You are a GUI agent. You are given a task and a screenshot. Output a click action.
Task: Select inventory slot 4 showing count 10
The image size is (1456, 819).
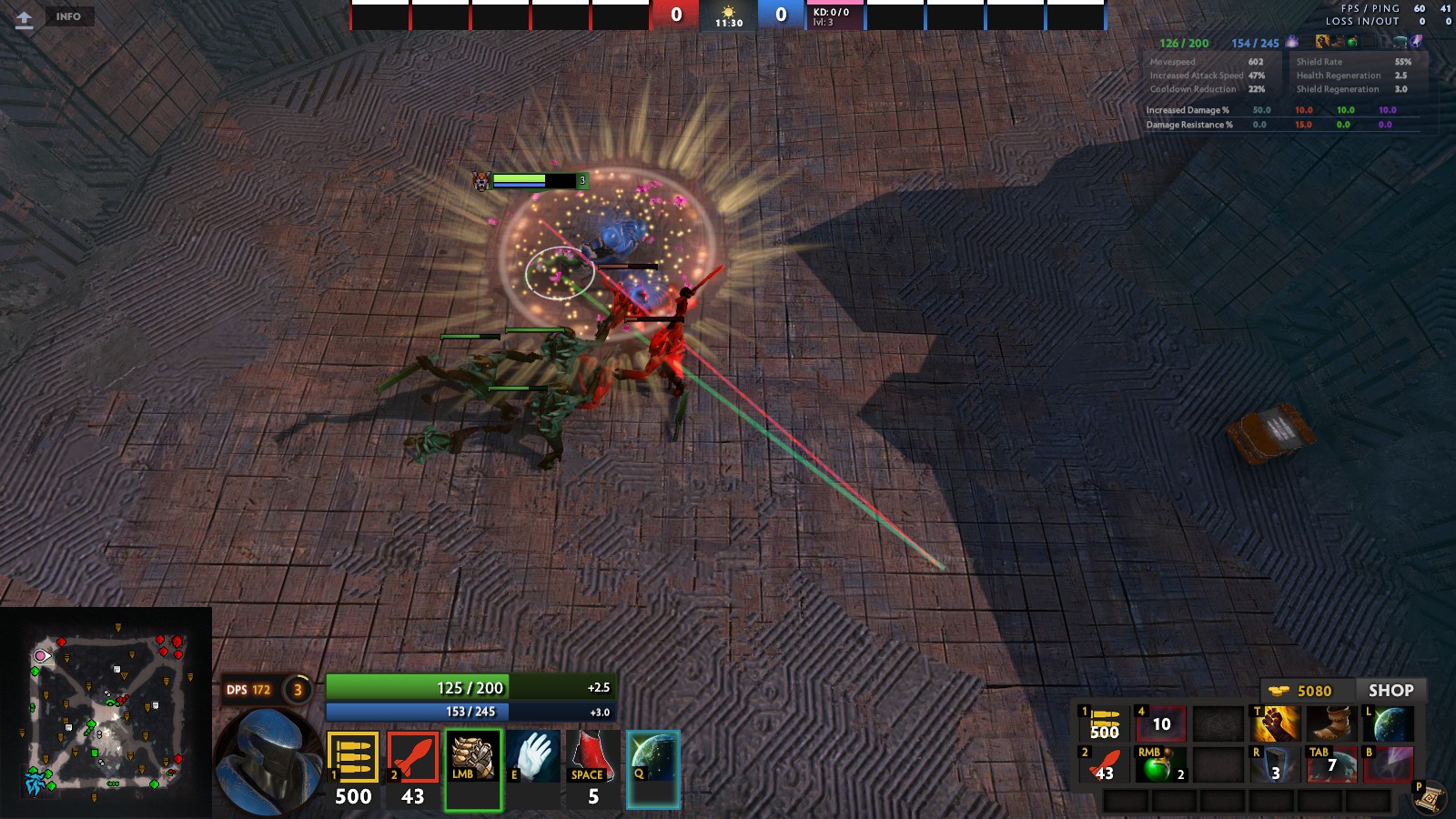tap(1160, 724)
